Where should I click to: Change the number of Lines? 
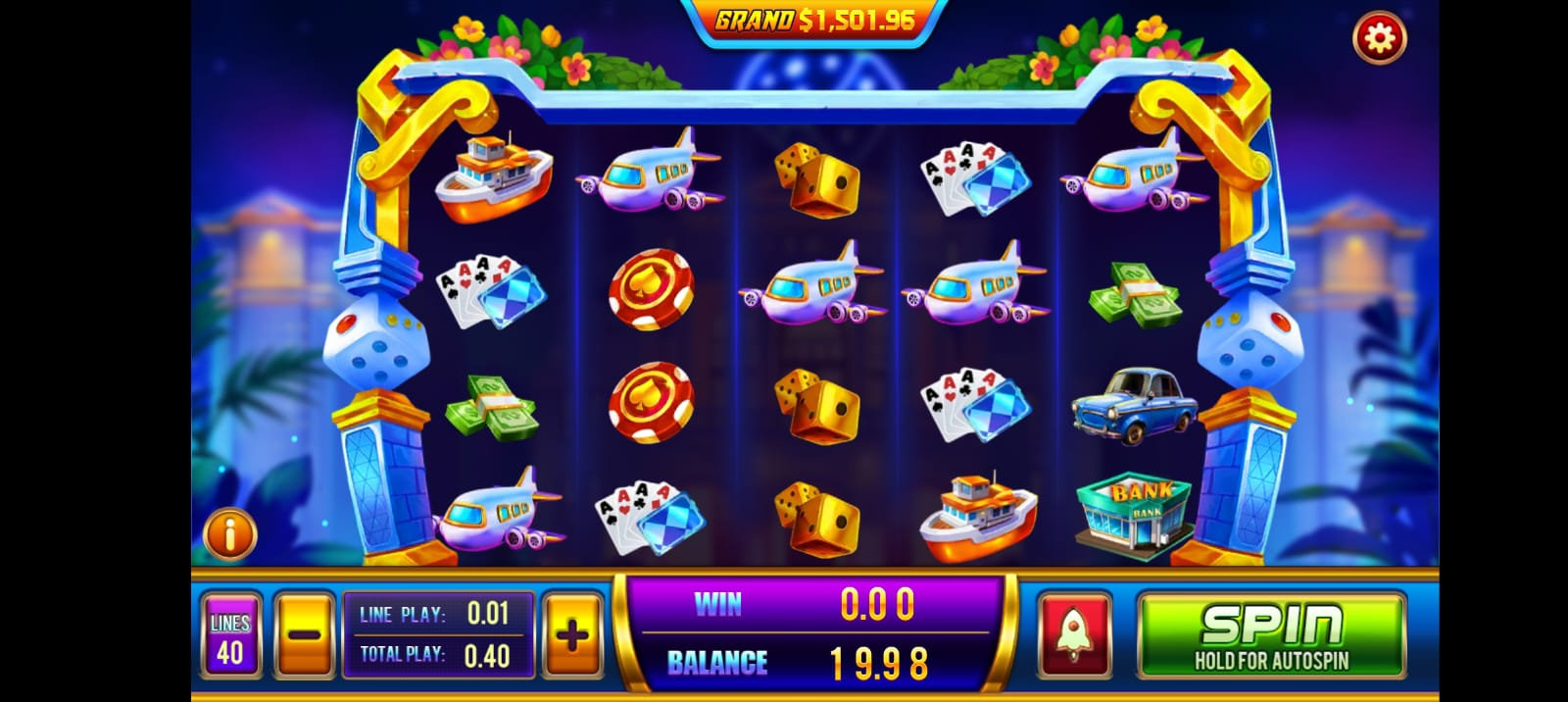[x=230, y=636]
